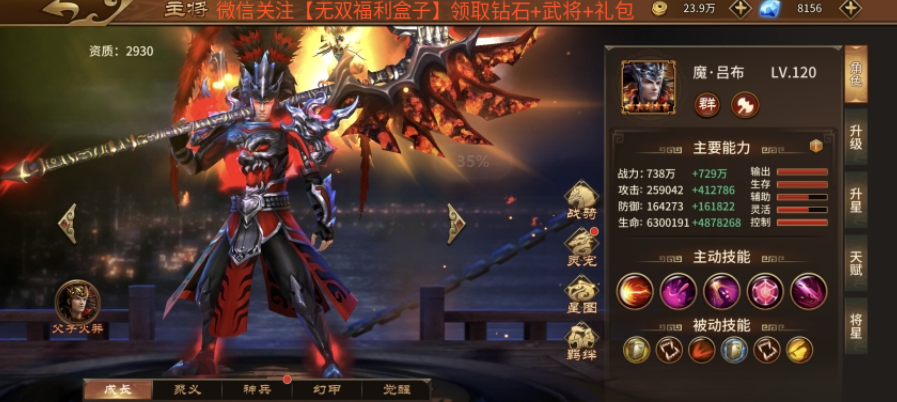Show the previous hero with the left arrow
This screenshot has height=402, width=897.
point(67,222)
